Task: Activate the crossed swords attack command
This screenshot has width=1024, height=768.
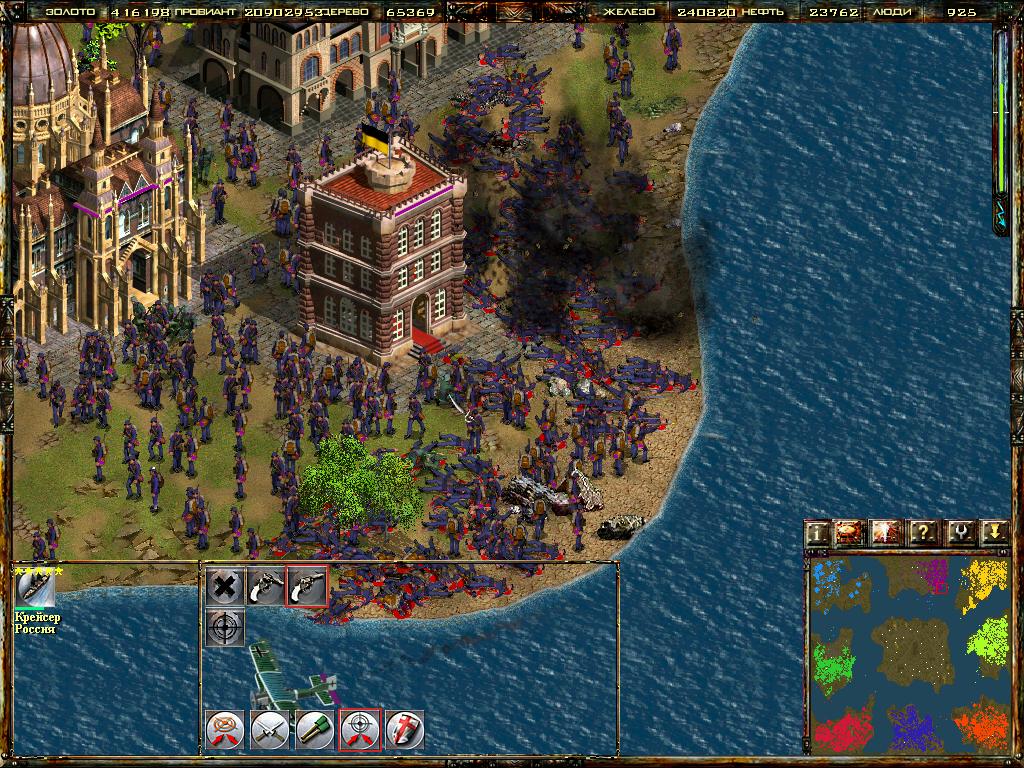Action: click(270, 729)
